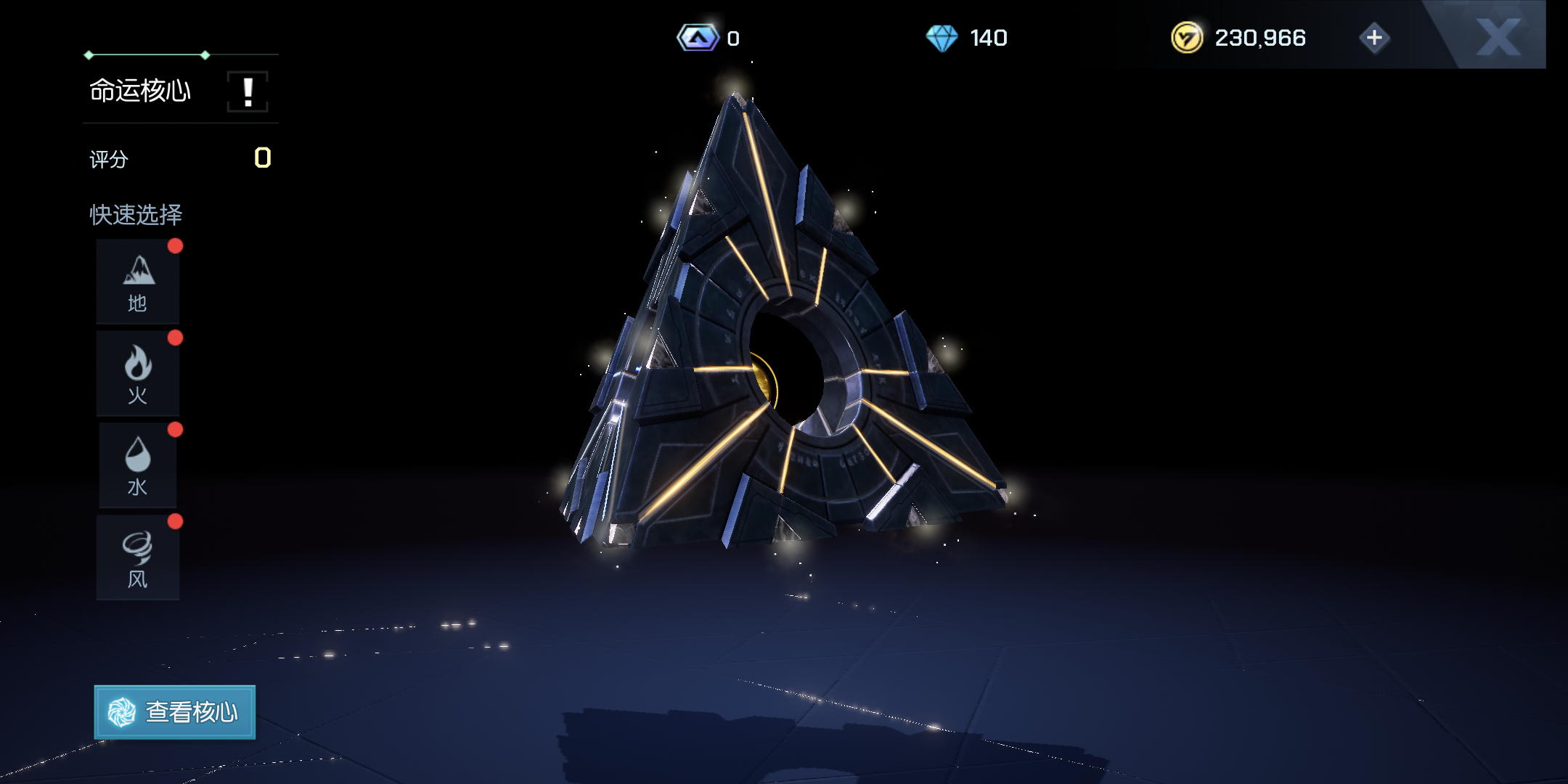Open the 命运核心 info exclamation button
The height and width of the screenshot is (784, 1568).
(248, 92)
